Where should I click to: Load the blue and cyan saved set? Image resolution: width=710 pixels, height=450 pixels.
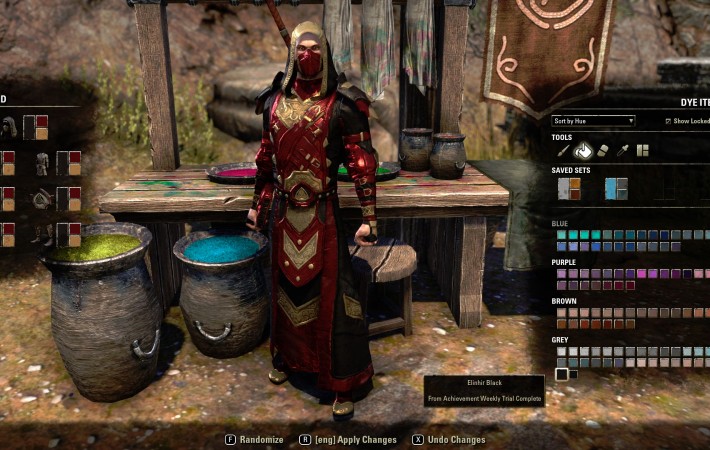coord(616,189)
